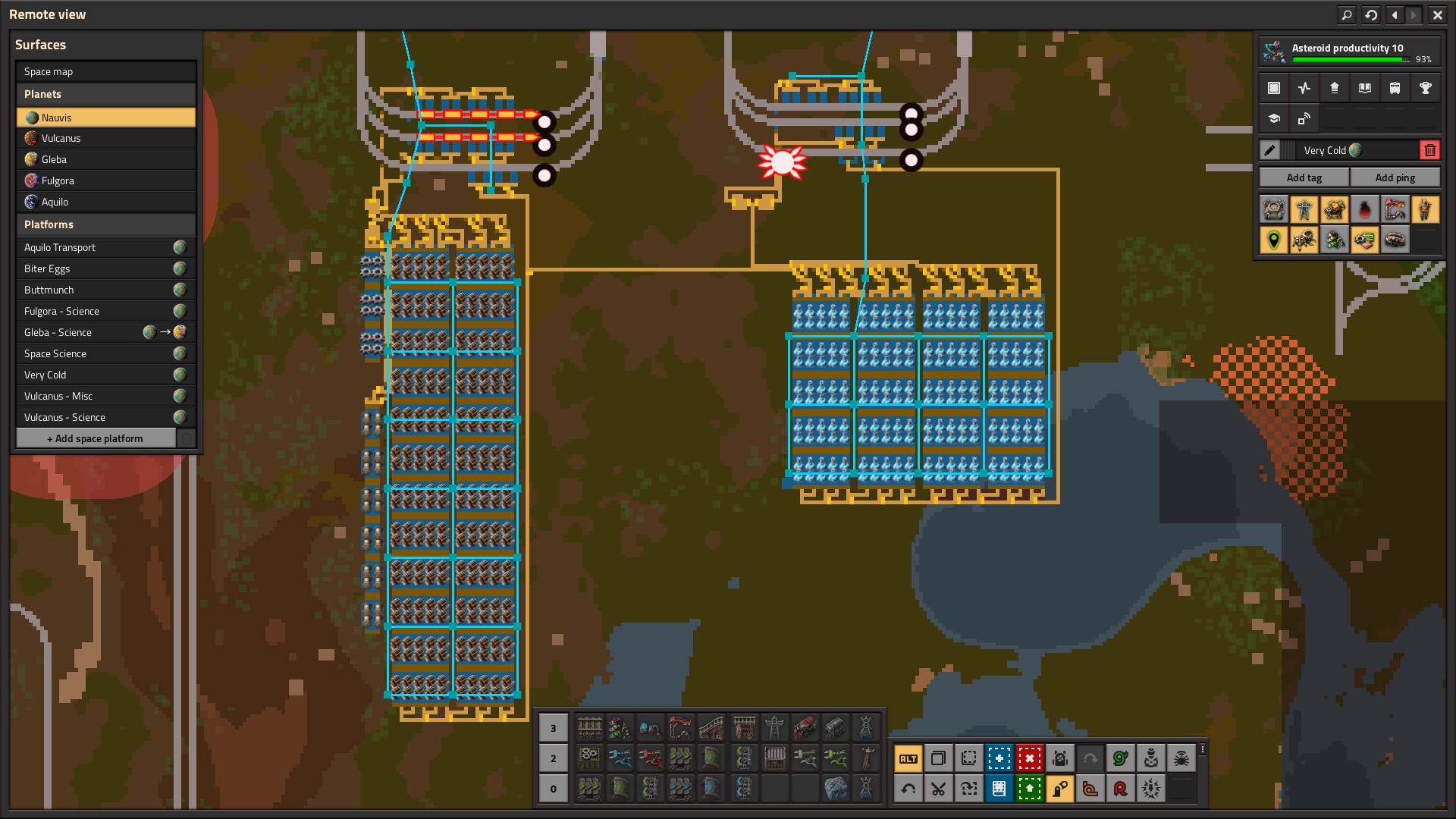Select the Vulcanus planet entry
This screenshot has width=1456, height=819.
(x=105, y=138)
